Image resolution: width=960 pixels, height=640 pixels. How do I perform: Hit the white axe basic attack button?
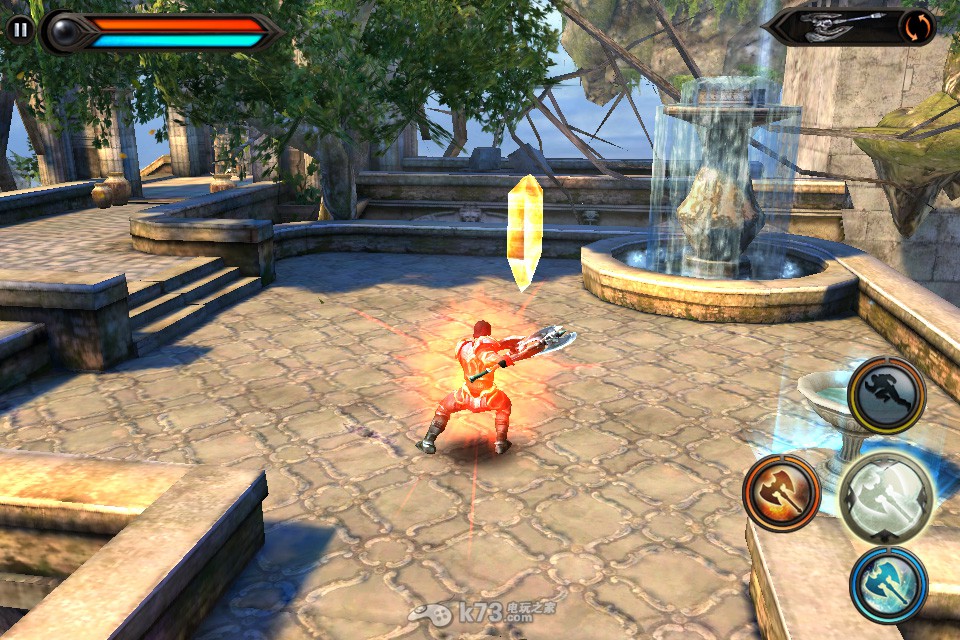pyautogui.click(x=886, y=497)
